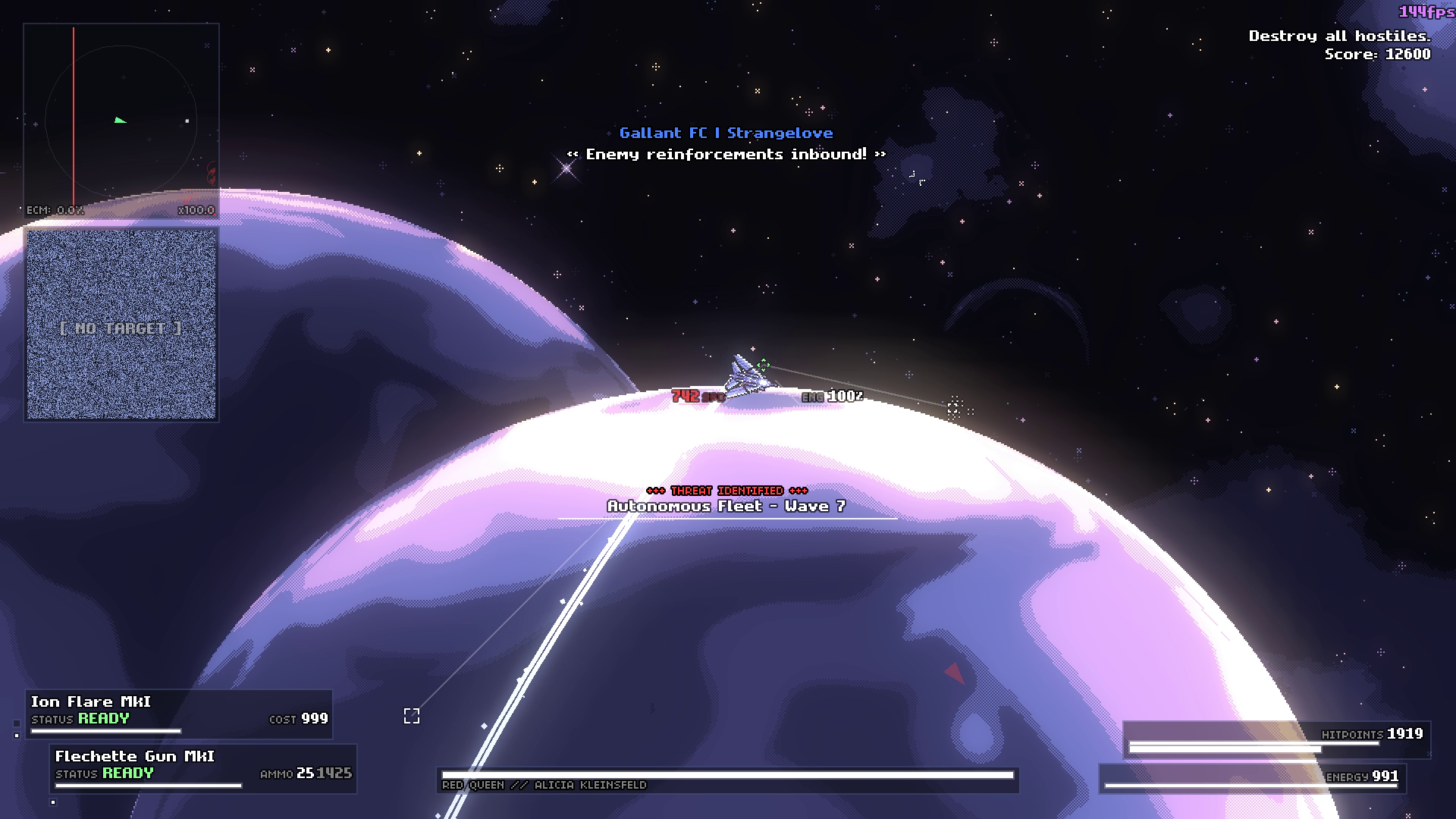Click the player ship icon on the radar

coord(118,120)
